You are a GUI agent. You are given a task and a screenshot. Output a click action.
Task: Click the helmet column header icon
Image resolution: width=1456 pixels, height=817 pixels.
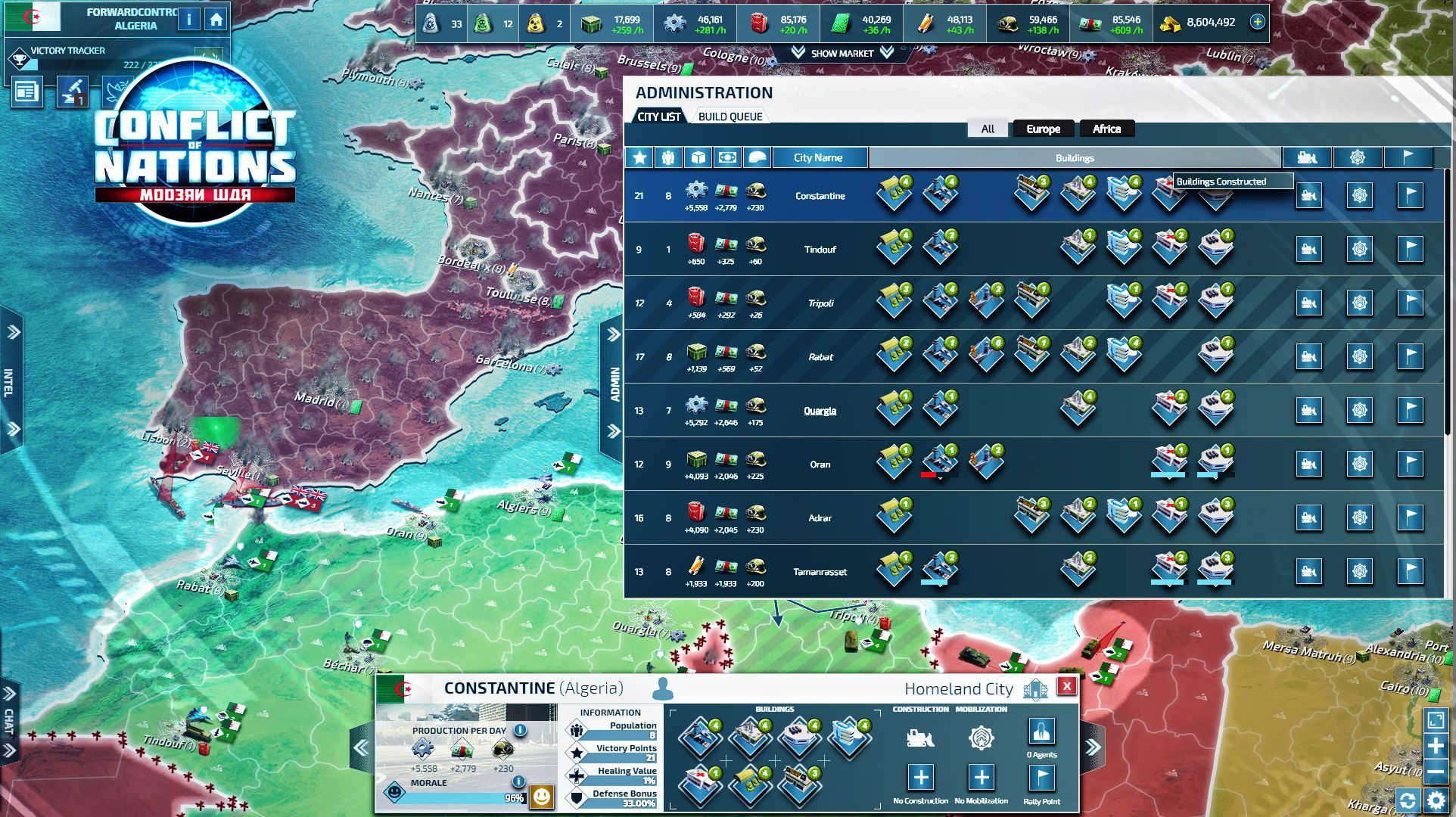click(x=758, y=157)
